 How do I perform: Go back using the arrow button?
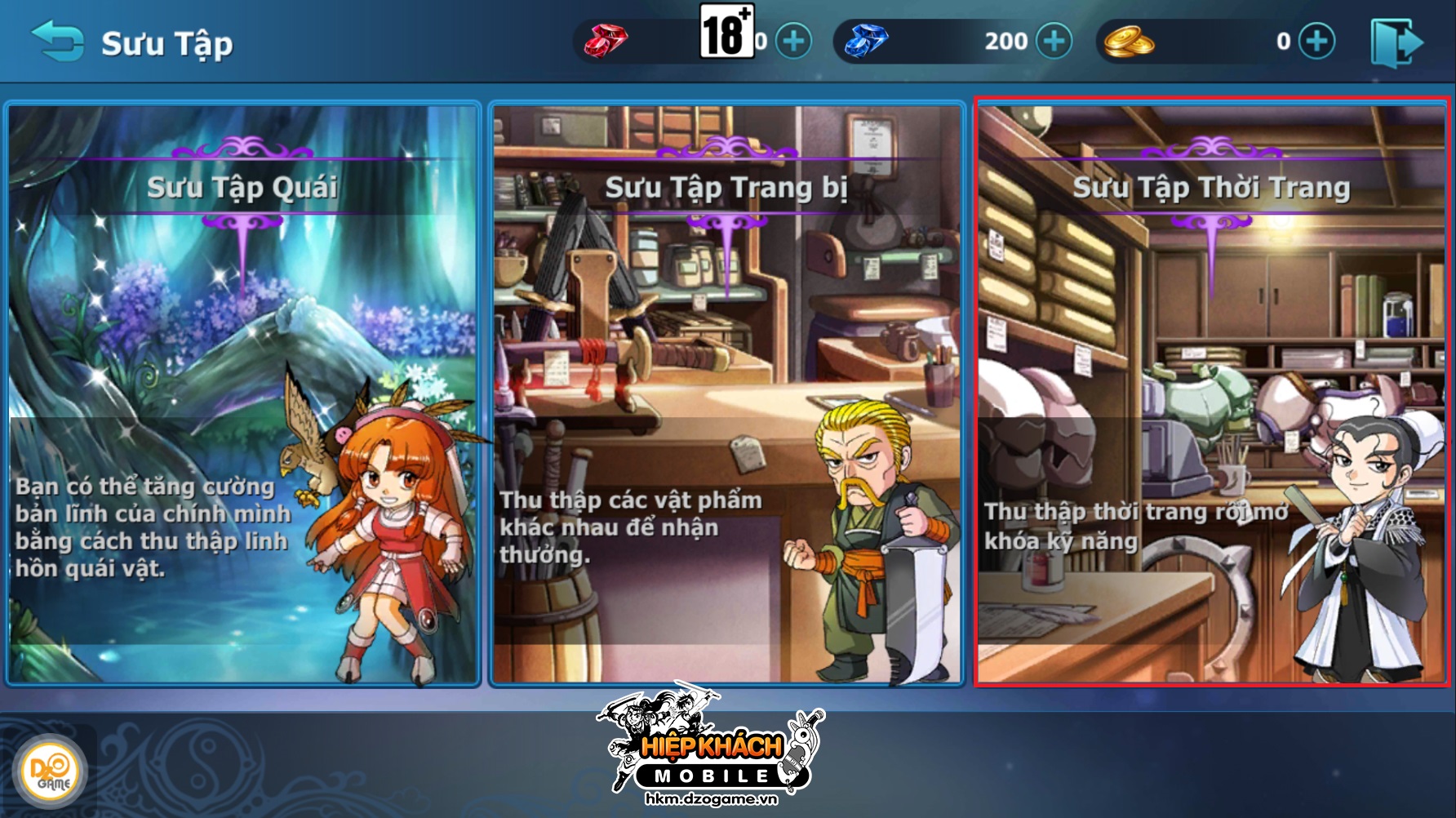56,41
